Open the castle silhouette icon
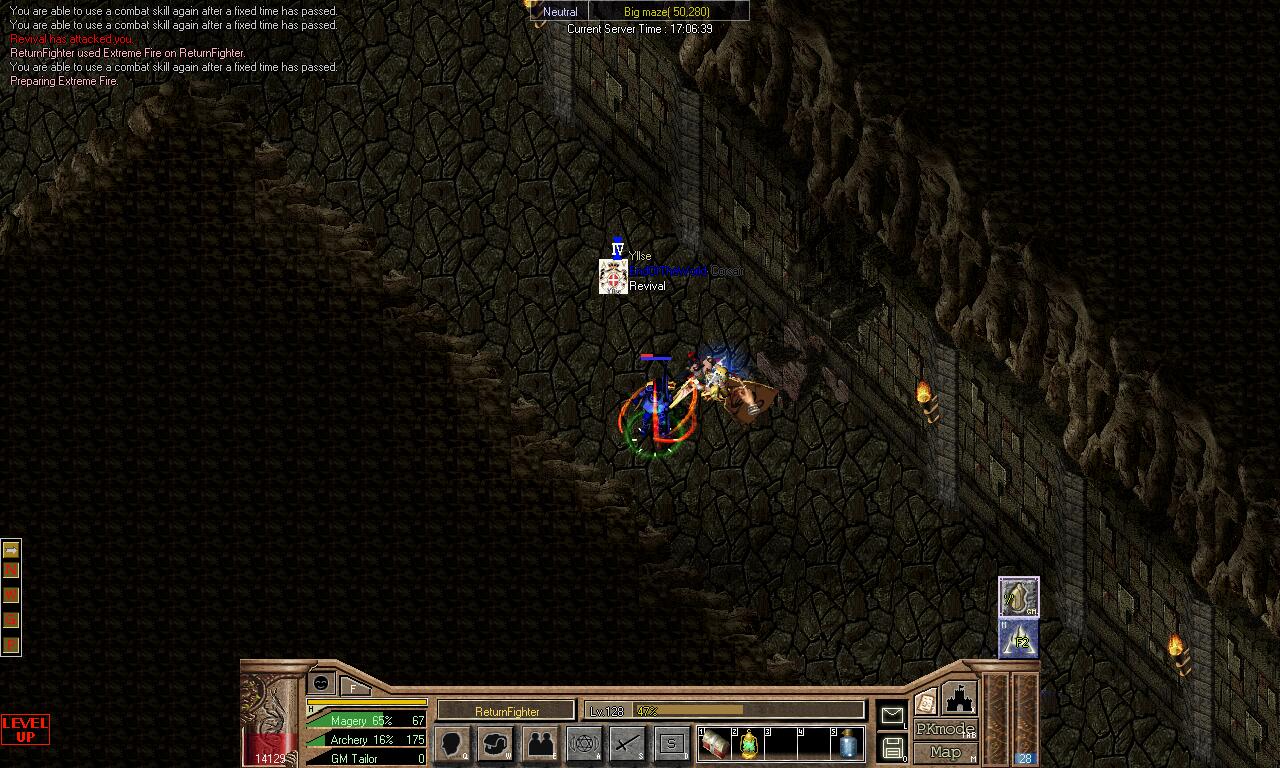1280x768 pixels. pyautogui.click(x=958, y=699)
